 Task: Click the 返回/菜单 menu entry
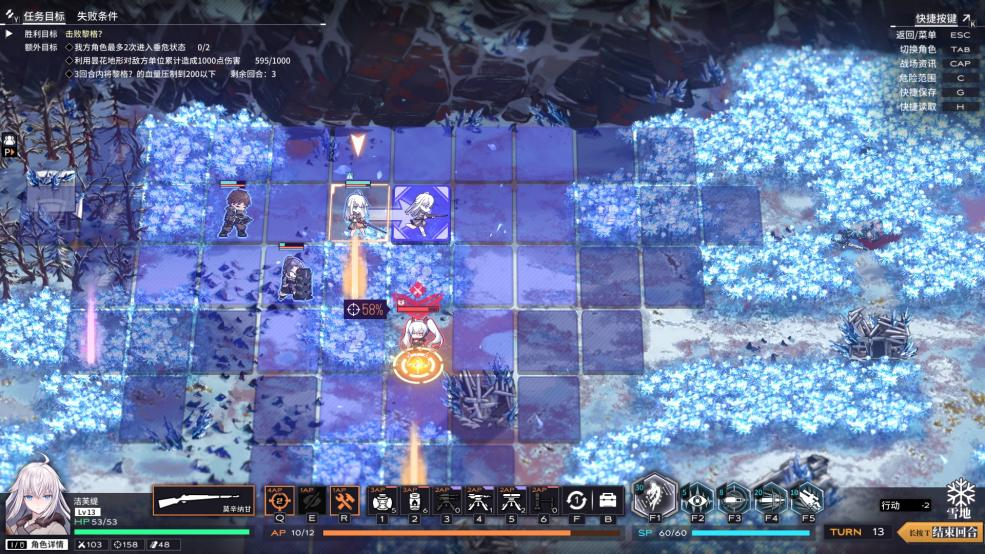(x=916, y=35)
